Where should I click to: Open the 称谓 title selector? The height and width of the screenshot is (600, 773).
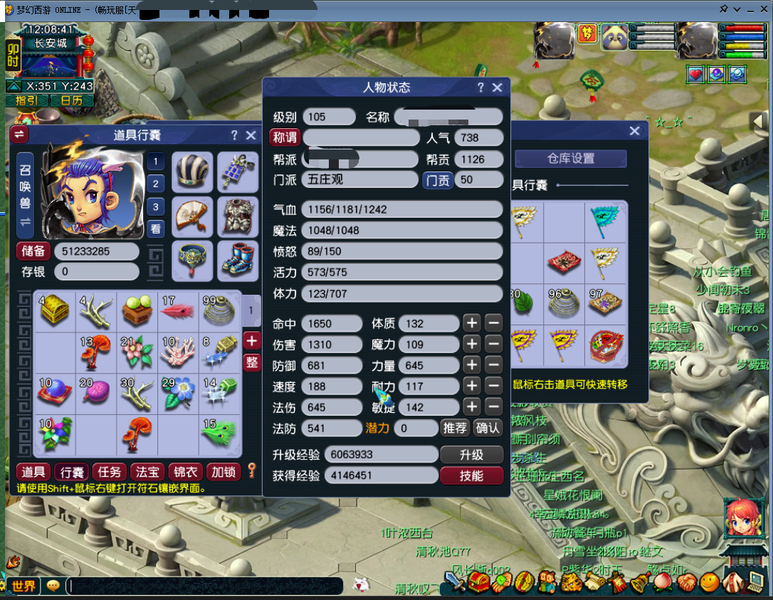[286, 138]
